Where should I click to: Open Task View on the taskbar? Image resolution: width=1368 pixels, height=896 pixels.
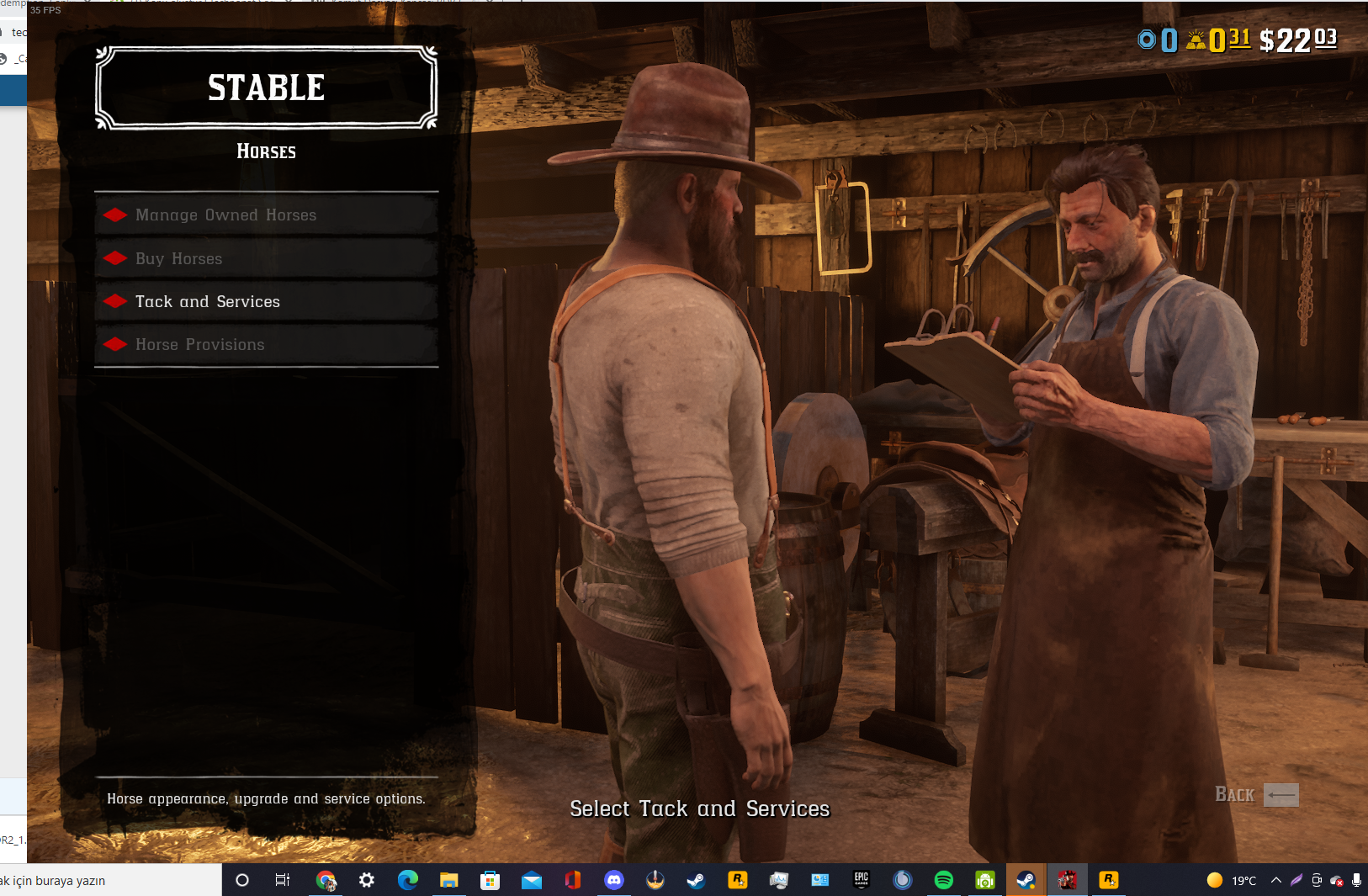(282, 880)
